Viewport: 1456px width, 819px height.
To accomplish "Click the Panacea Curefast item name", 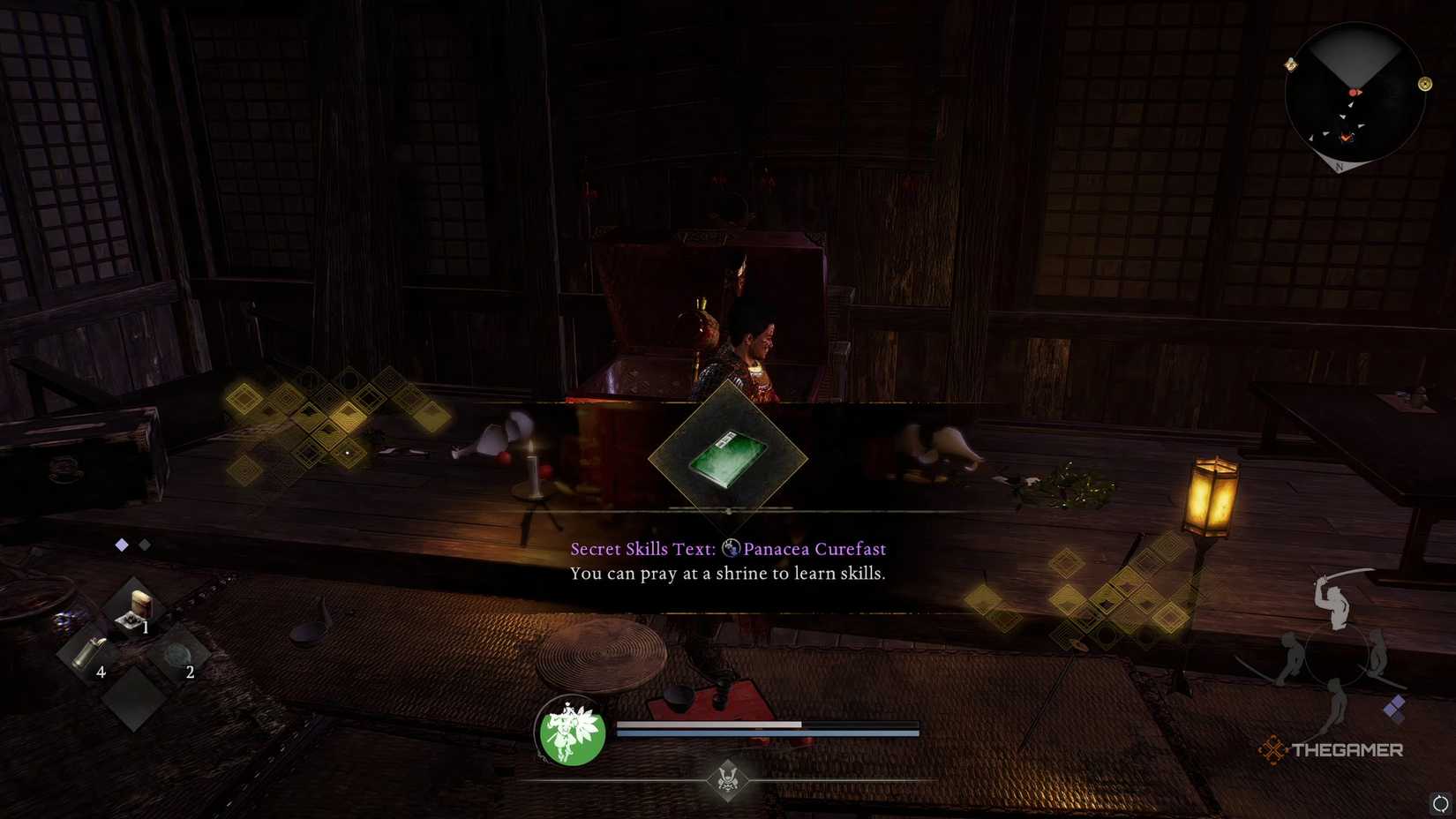I will pyautogui.click(x=816, y=548).
